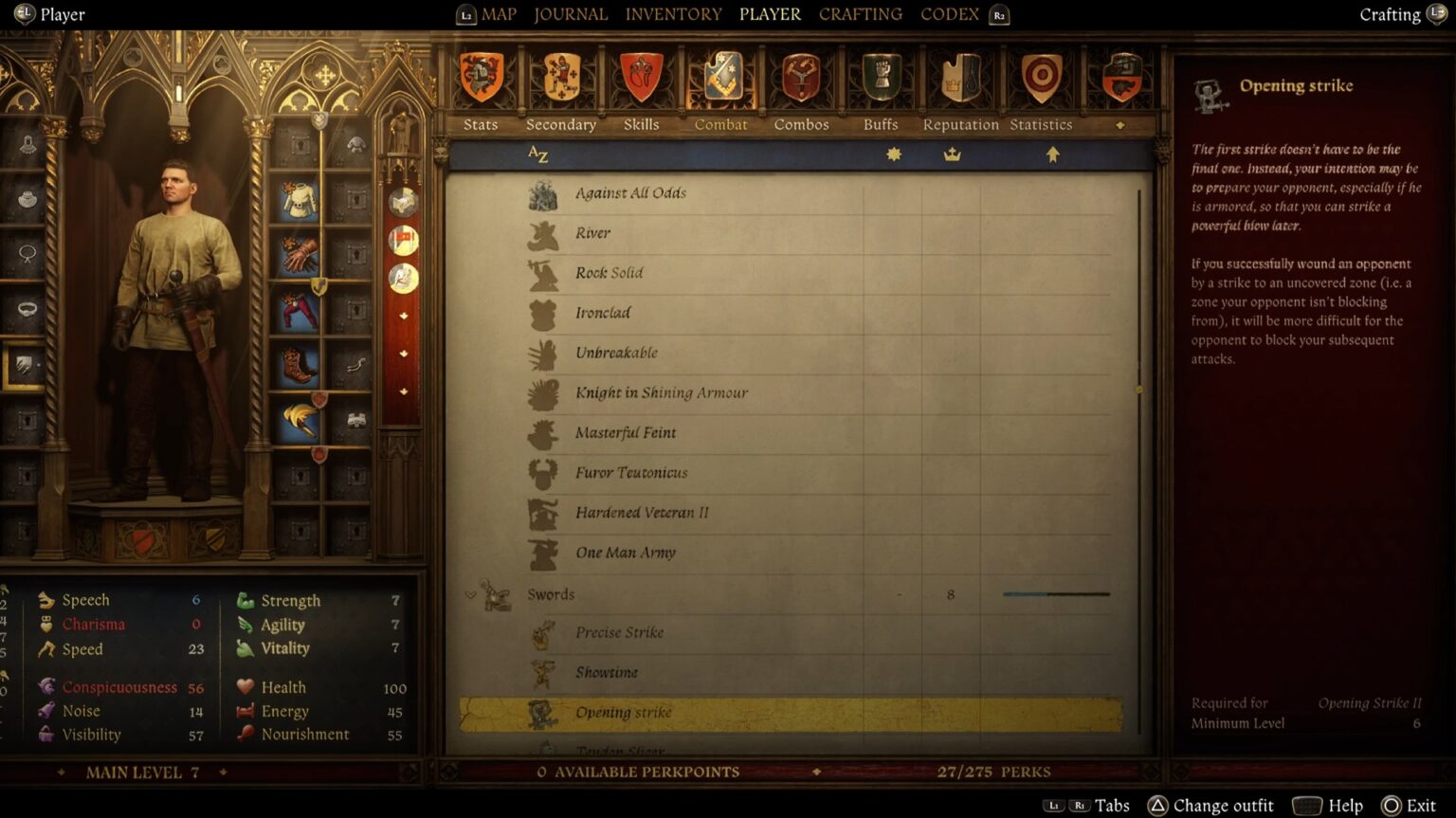Click Change outfit at the bottom

click(1222, 805)
